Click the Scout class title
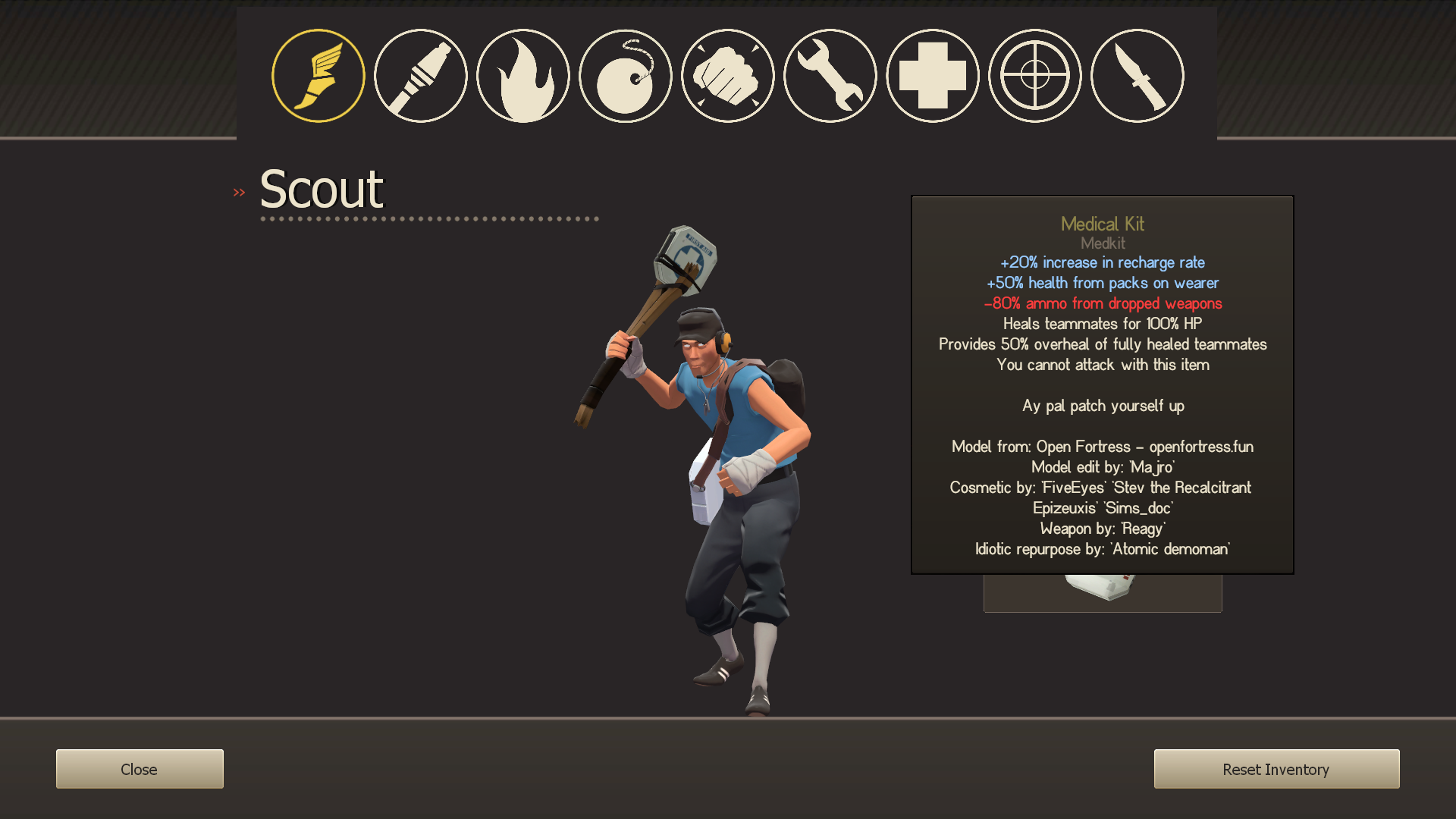Screen dimensions: 1456x819 click(x=322, y=189)
